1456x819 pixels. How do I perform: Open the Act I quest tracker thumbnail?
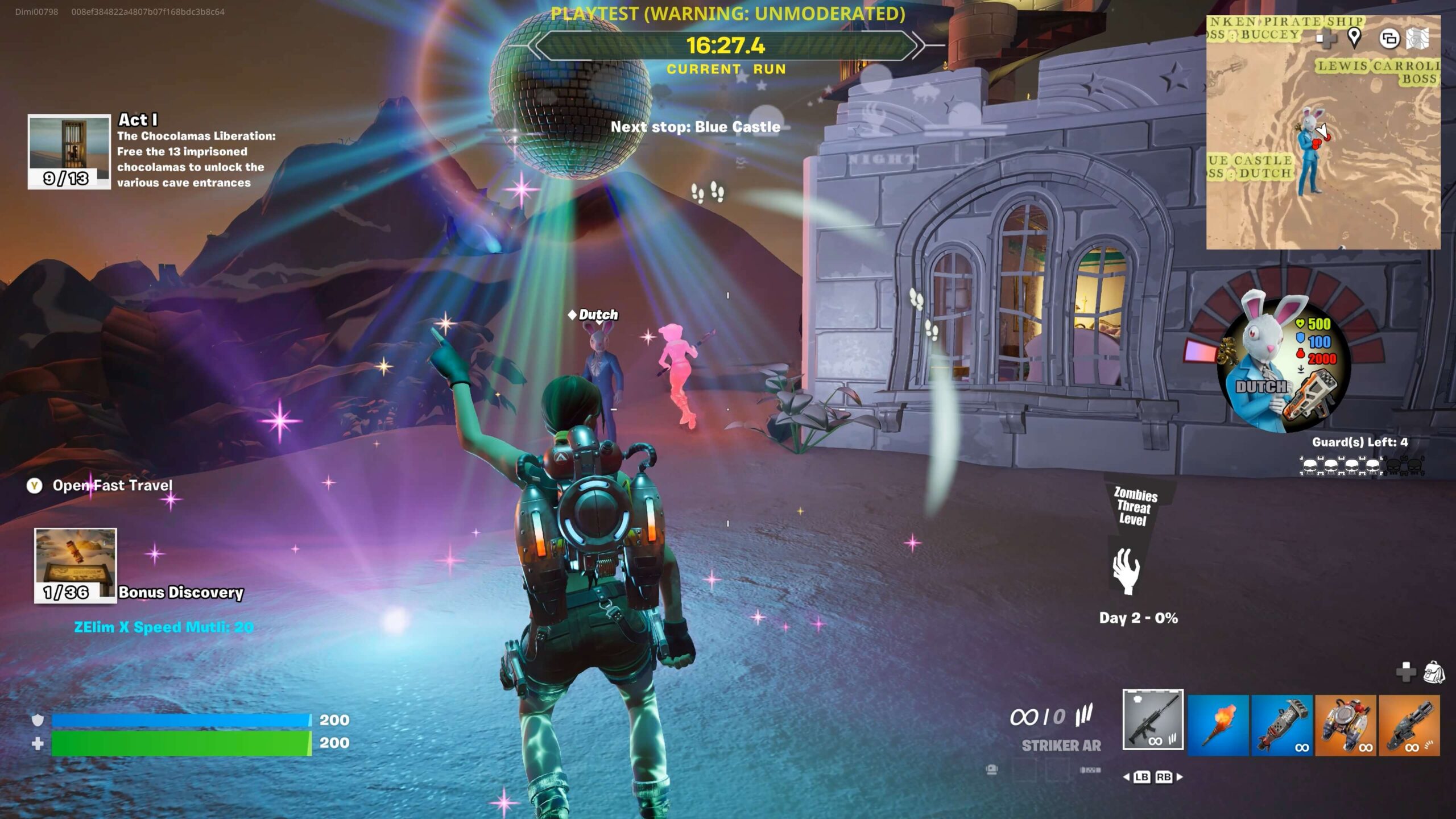coord(69,151)
